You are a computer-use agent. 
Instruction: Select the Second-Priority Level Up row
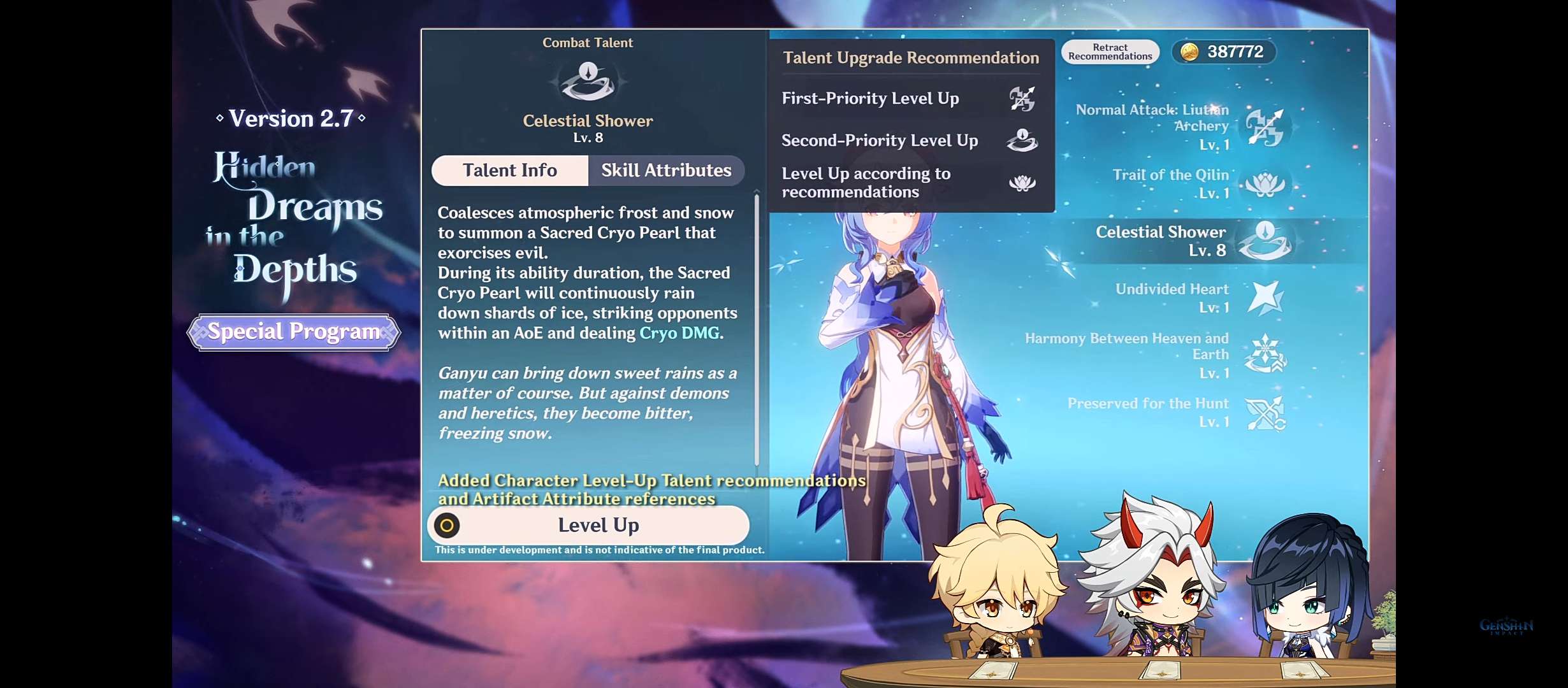pyautogui.click(x=910, y=140)
